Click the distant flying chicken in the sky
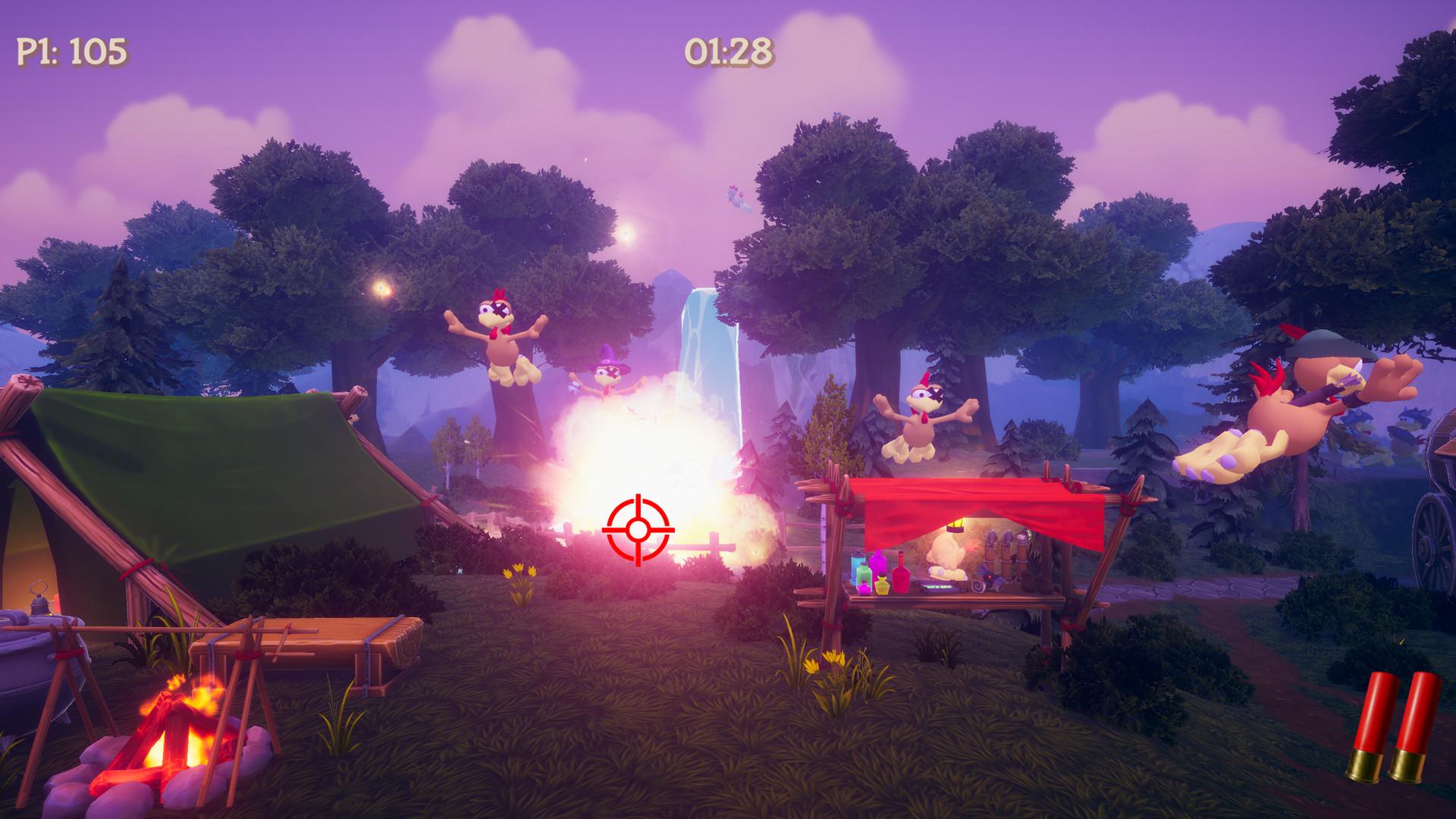This screenshot has height=819, width=1456. tap(736, 199)
